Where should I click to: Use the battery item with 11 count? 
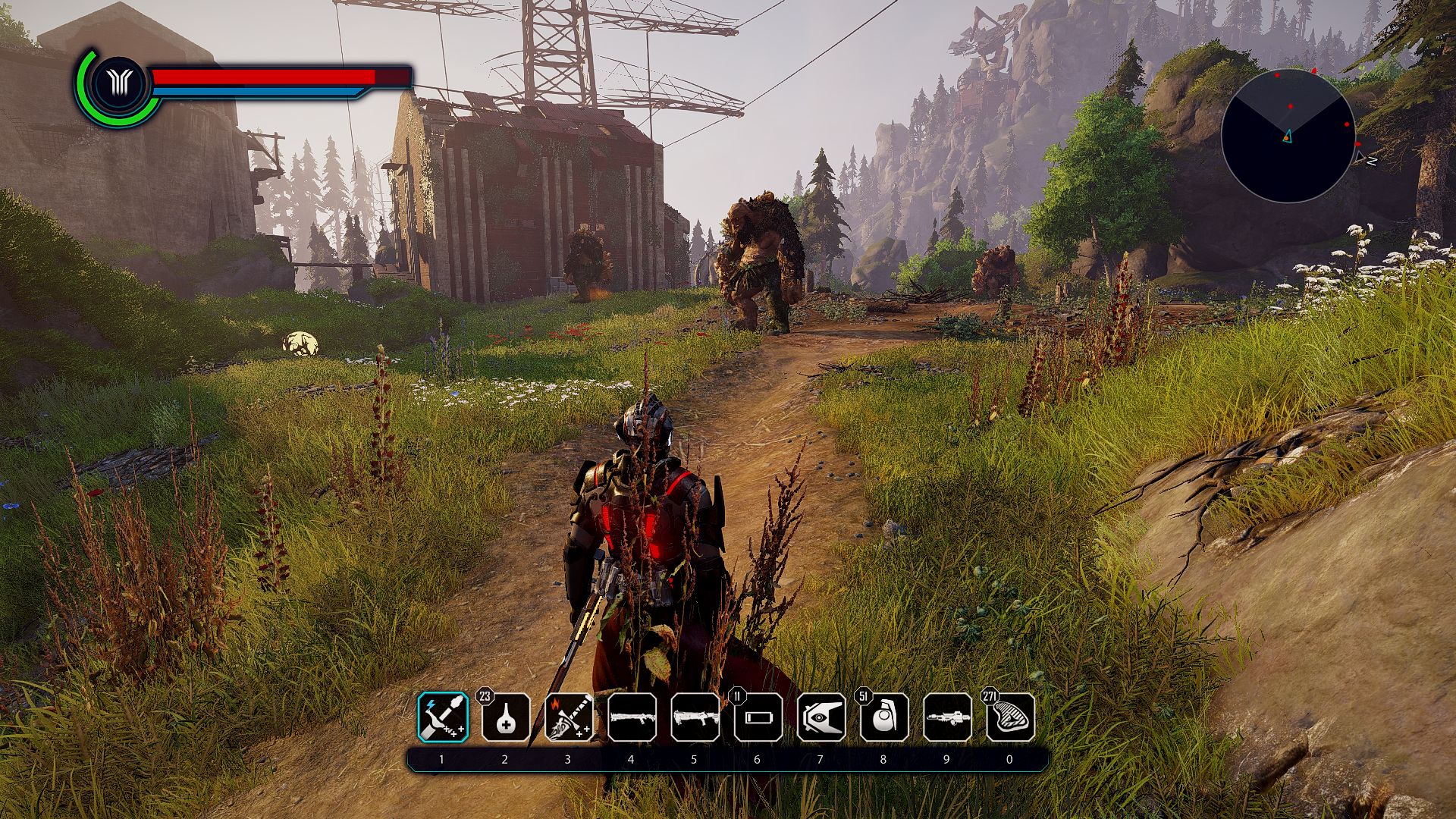click(x=758, y=717)
